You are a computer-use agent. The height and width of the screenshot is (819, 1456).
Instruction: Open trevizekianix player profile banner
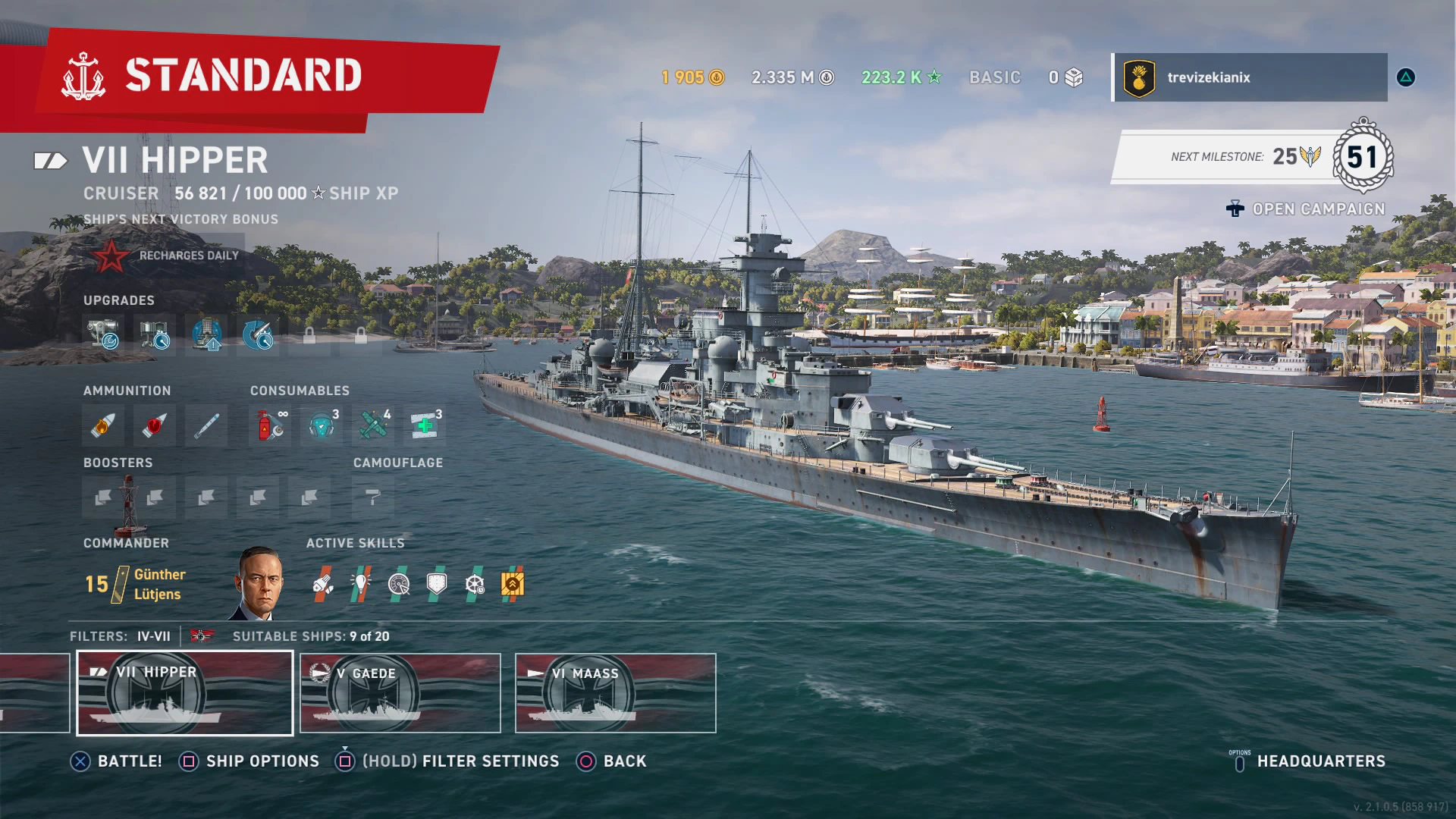(1250, 77)
